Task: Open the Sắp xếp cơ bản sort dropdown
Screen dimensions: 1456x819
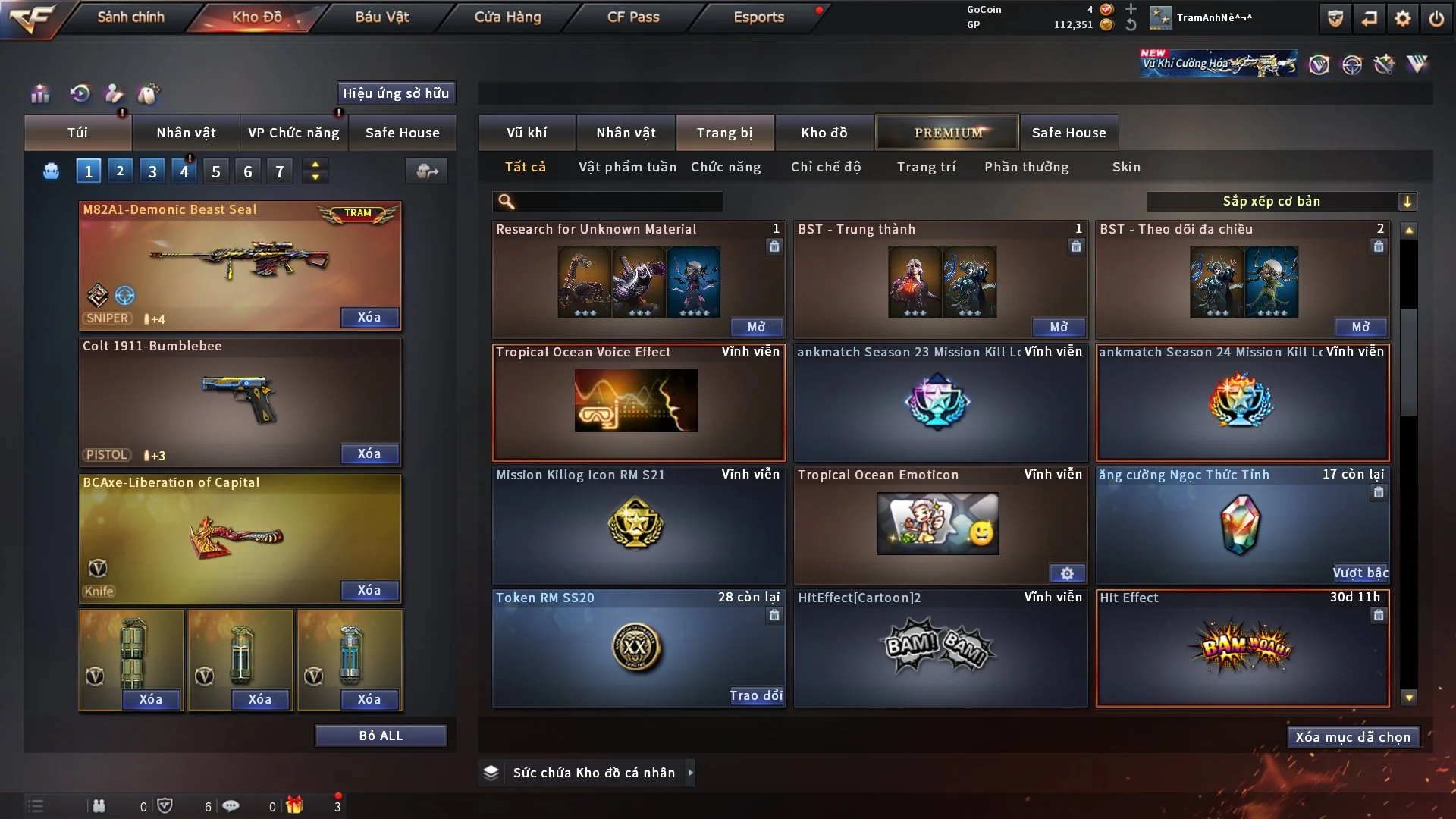Action: (1281, 202)
